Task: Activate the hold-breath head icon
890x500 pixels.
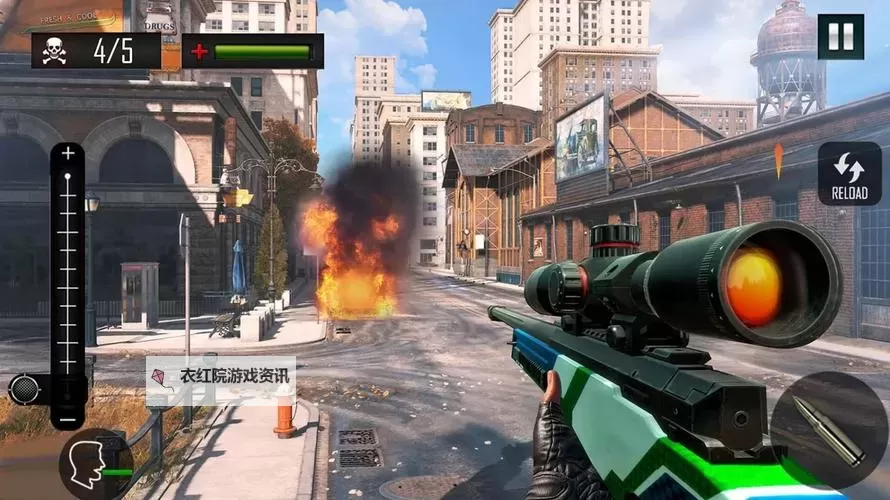Action: (89, 462)
